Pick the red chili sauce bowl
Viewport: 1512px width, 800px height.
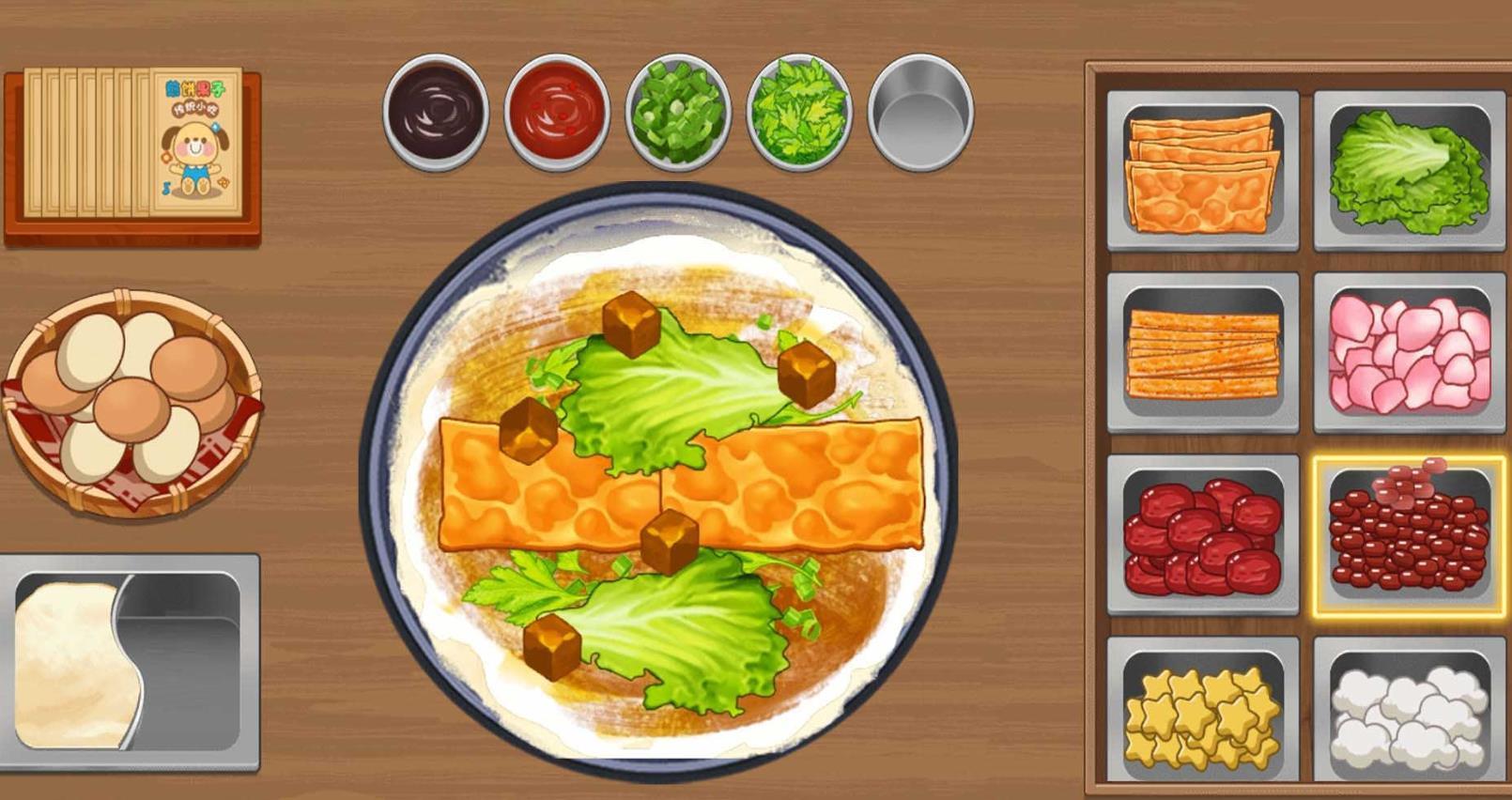tap(556, 112)
